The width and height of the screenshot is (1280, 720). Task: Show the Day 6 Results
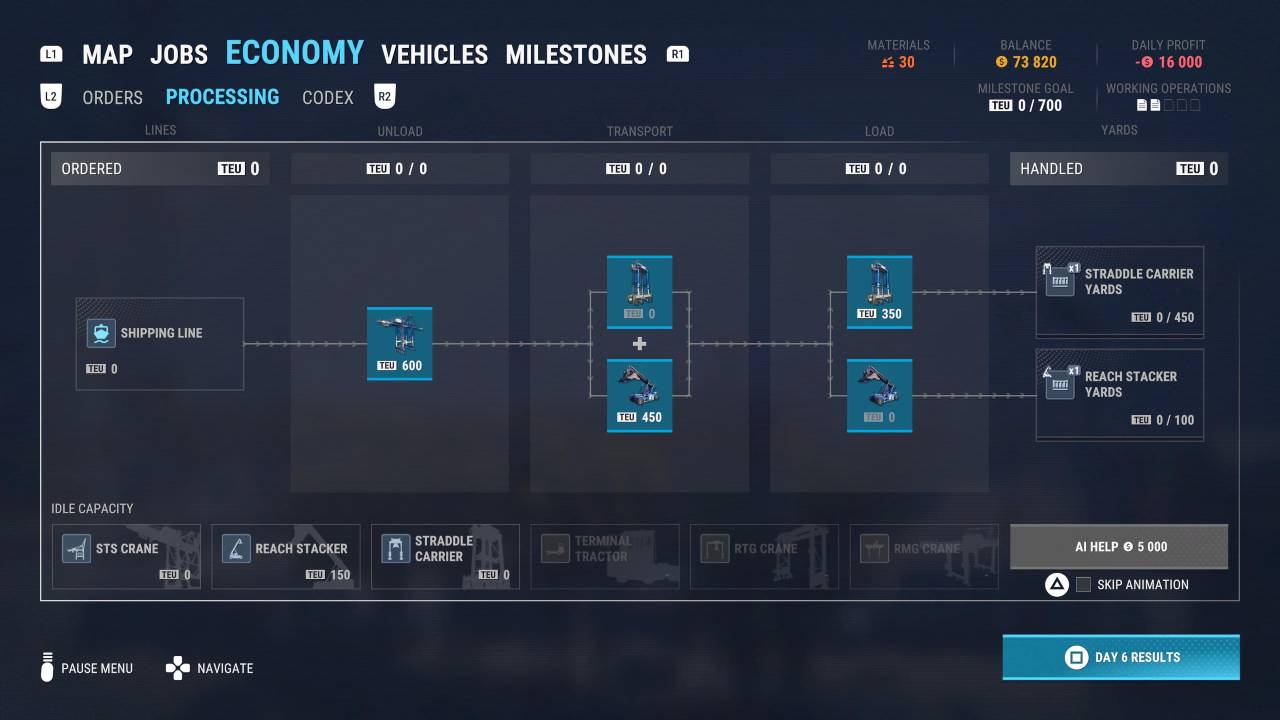tap(1121, 657)
